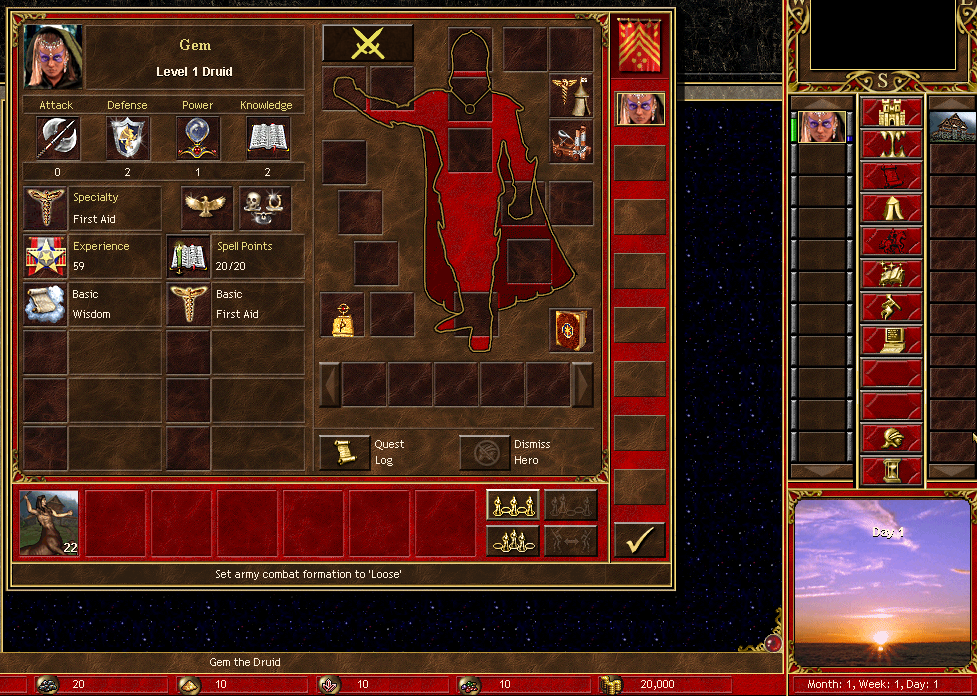Select the Ballista war machine slot
This screenshot has width=977, height=696.
571,141
